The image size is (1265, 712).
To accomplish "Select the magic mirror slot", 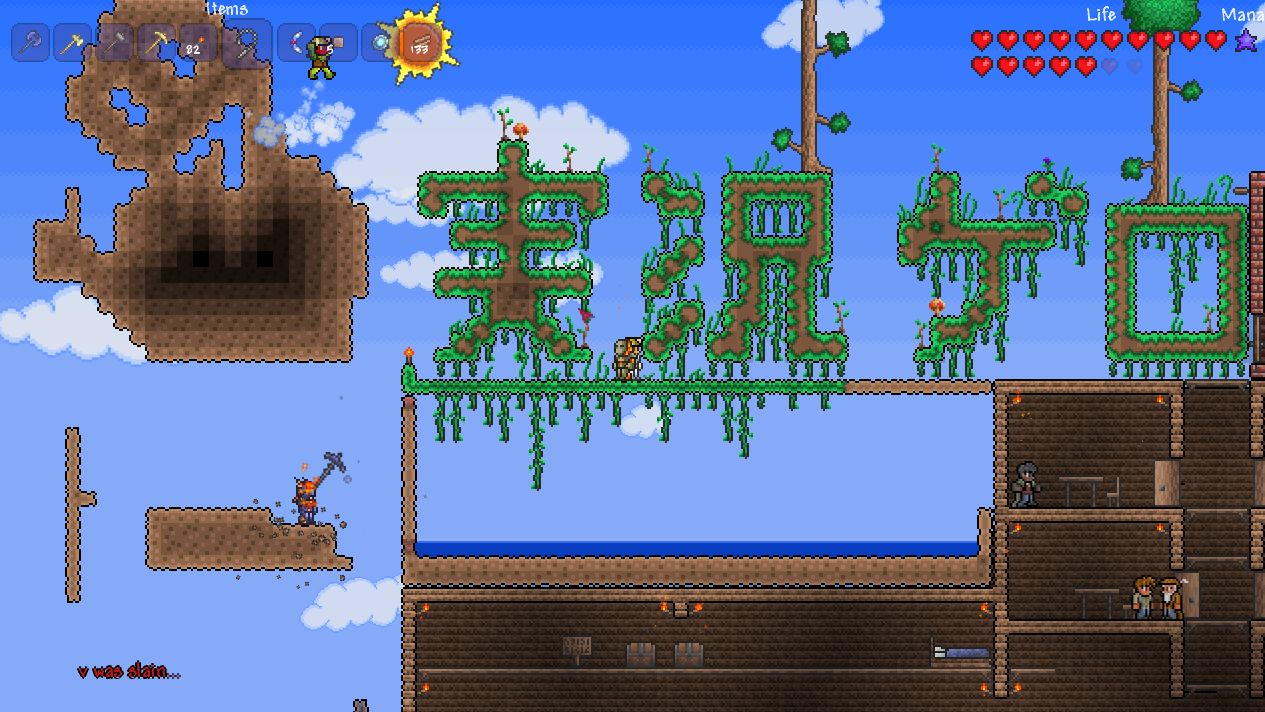I will pyautogui.click(x=379, y=43).
